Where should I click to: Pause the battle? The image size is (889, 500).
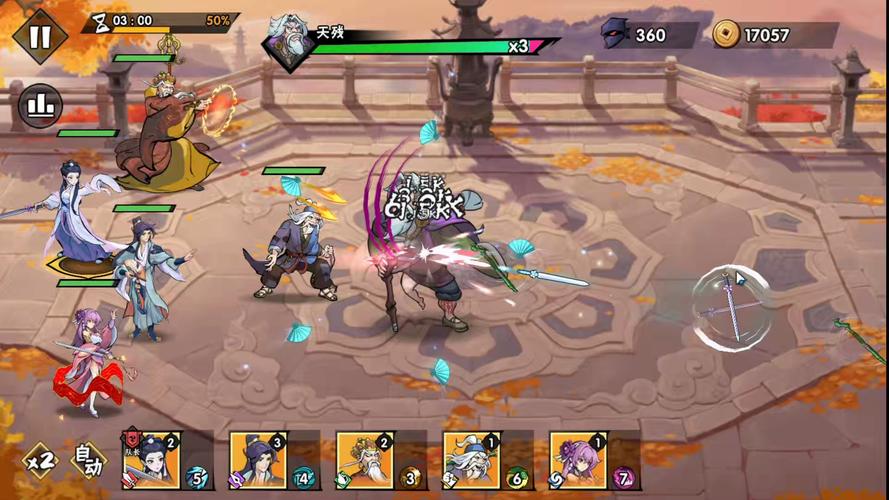(40, 36)
